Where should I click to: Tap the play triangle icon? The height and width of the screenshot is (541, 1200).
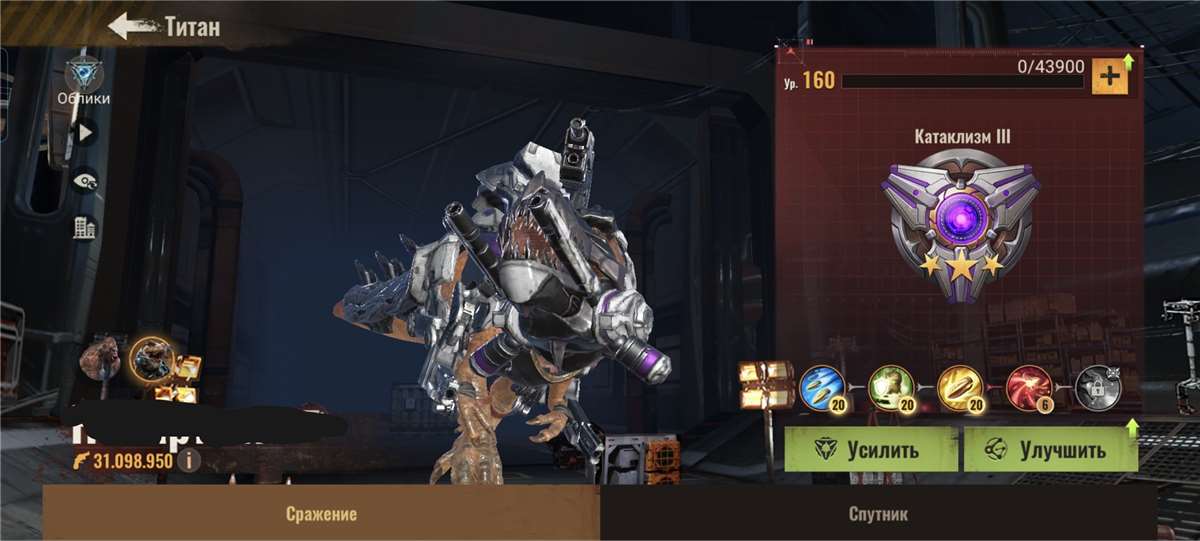(84, 131)
